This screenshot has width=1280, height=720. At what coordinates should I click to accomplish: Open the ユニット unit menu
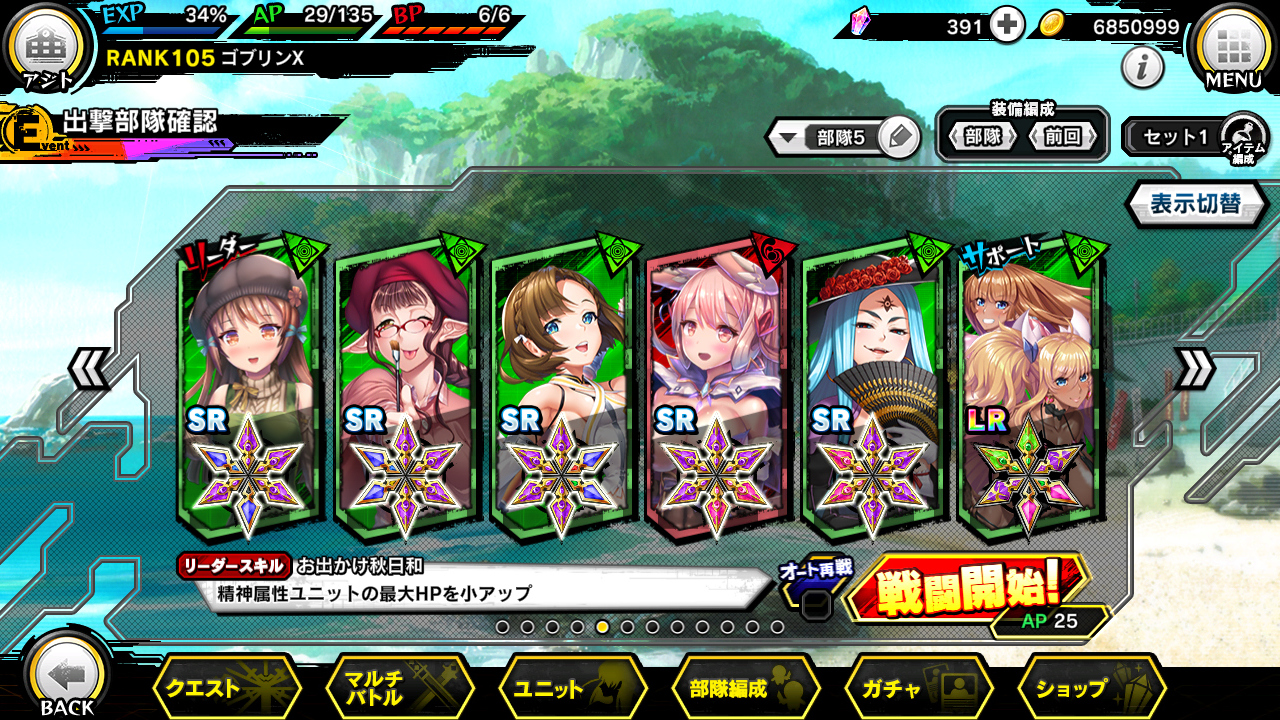pyautogui.click(x=572, y=688)
